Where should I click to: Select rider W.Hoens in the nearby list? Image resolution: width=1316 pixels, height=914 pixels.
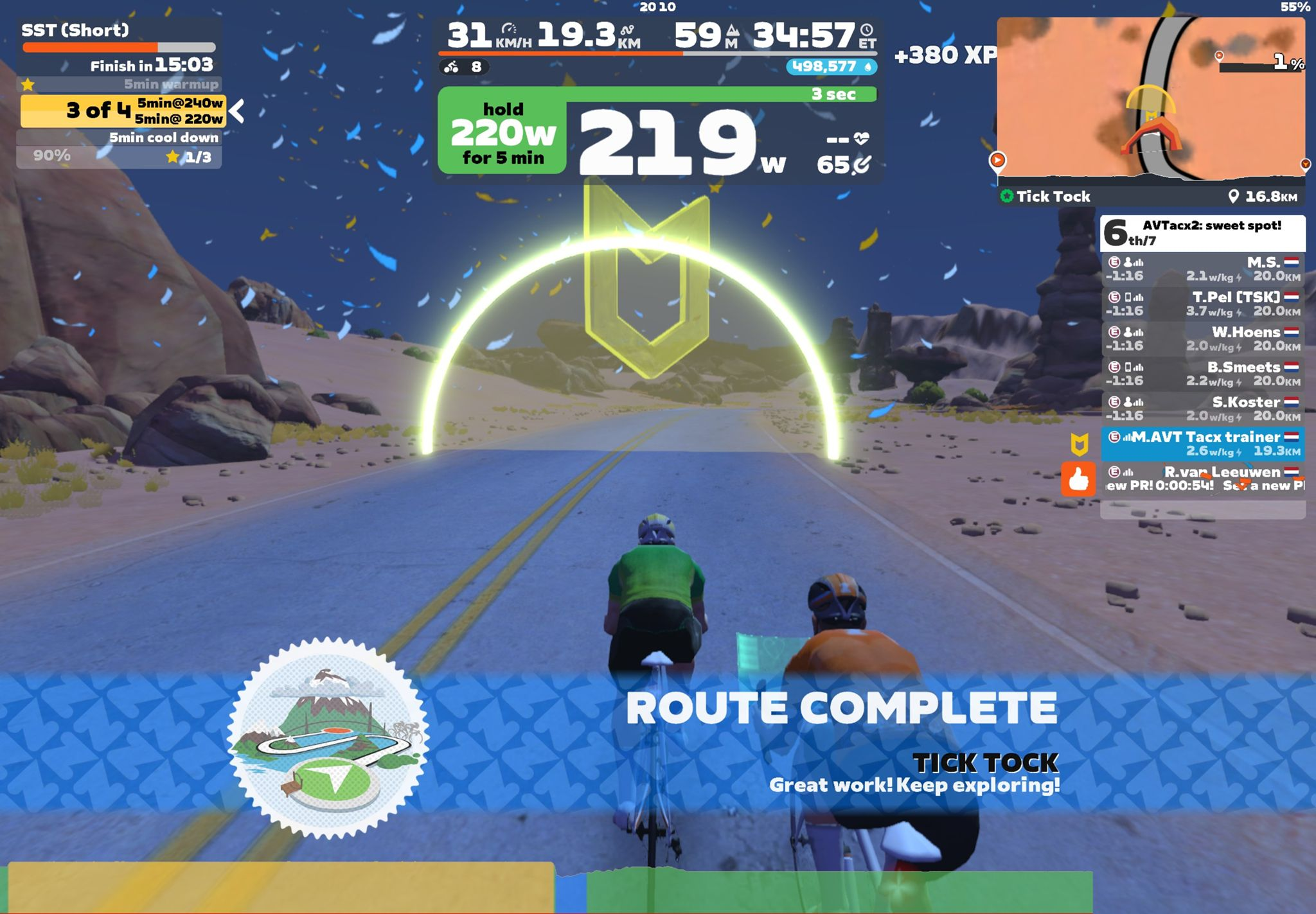coord(1202,338)
